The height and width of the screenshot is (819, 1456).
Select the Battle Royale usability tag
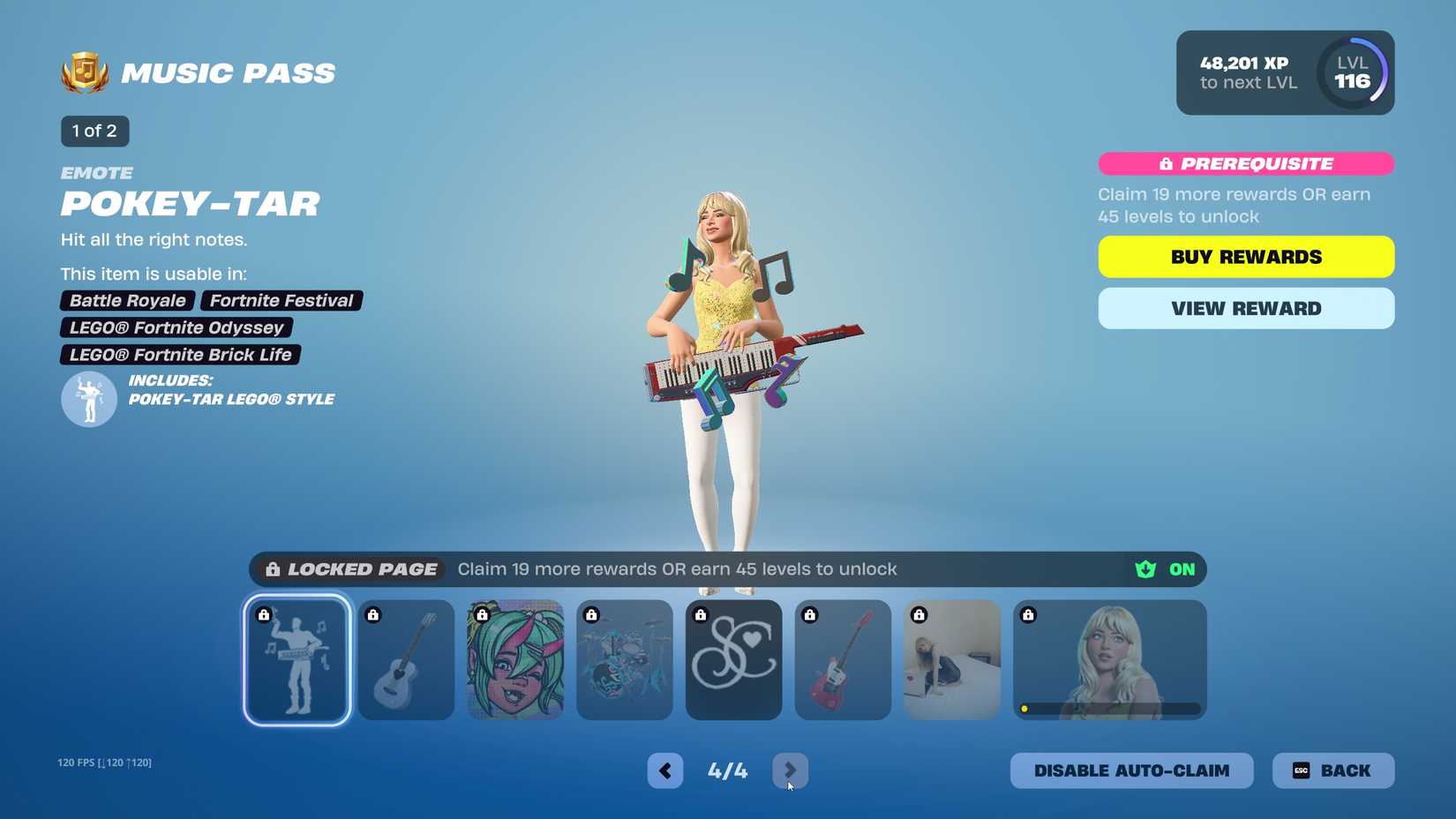pyautogui.click(x=127, y=300)
